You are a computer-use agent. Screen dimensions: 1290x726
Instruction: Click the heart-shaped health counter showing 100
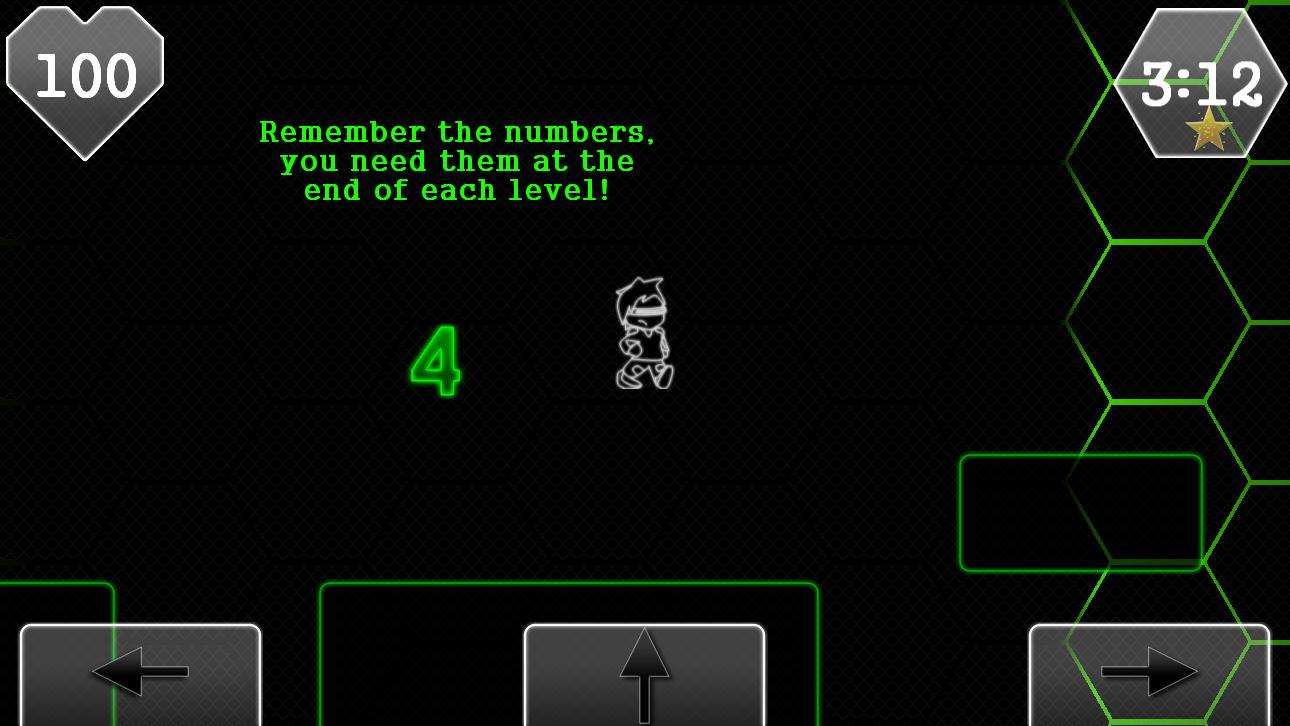point(85,75)
